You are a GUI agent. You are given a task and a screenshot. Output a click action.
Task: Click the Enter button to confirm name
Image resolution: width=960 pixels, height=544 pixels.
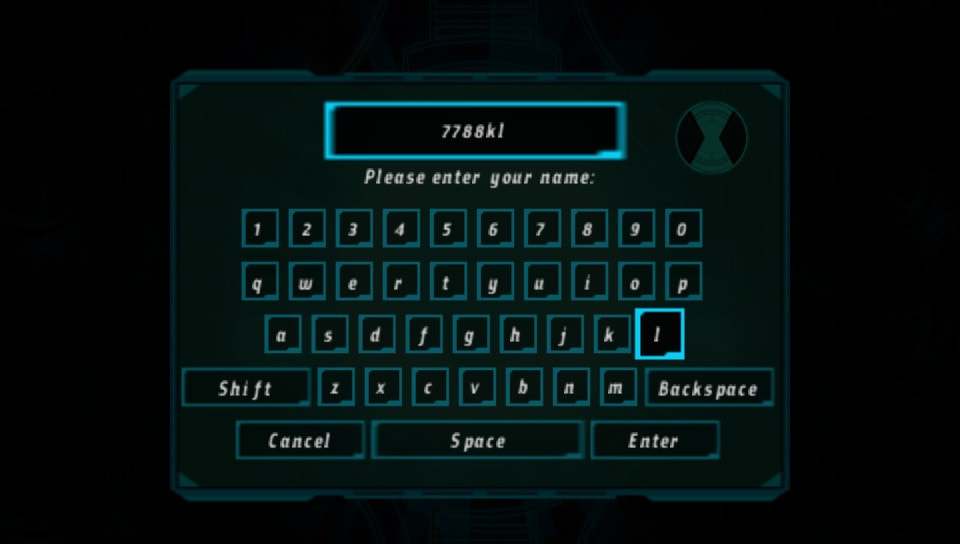(654, 440)
